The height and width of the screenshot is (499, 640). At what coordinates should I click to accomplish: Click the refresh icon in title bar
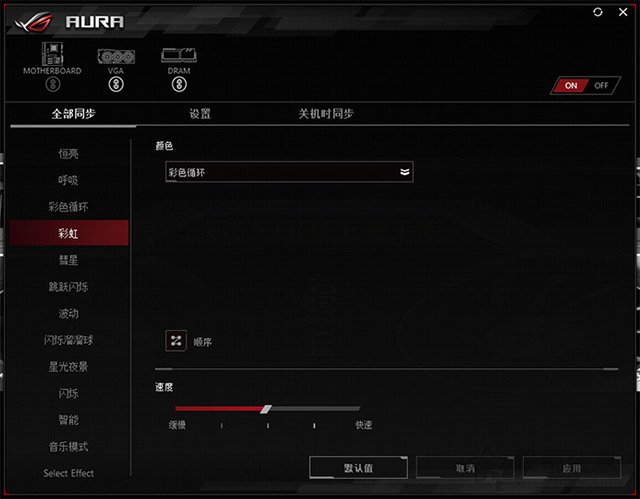tap(598, 11)
